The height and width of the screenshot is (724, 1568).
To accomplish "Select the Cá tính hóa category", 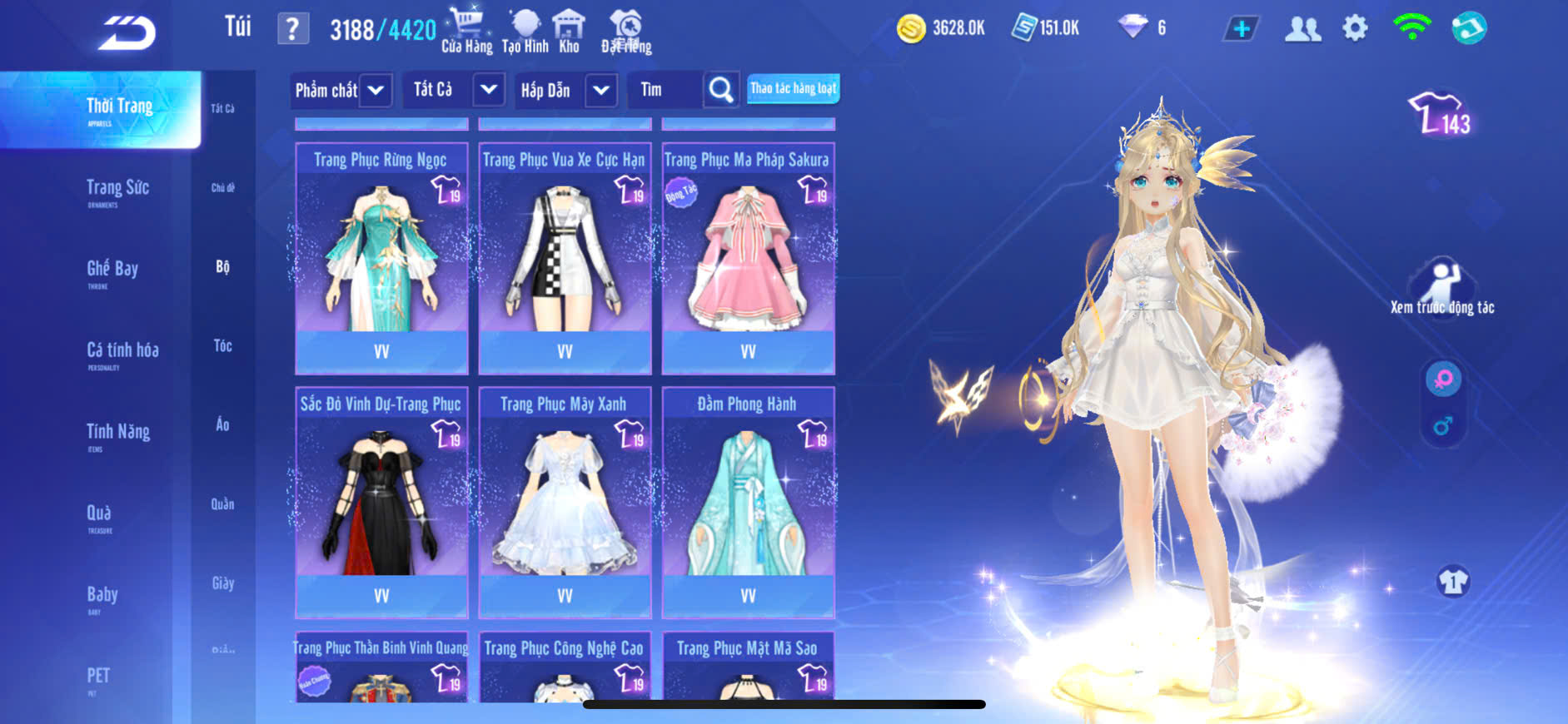I will 122,353.
